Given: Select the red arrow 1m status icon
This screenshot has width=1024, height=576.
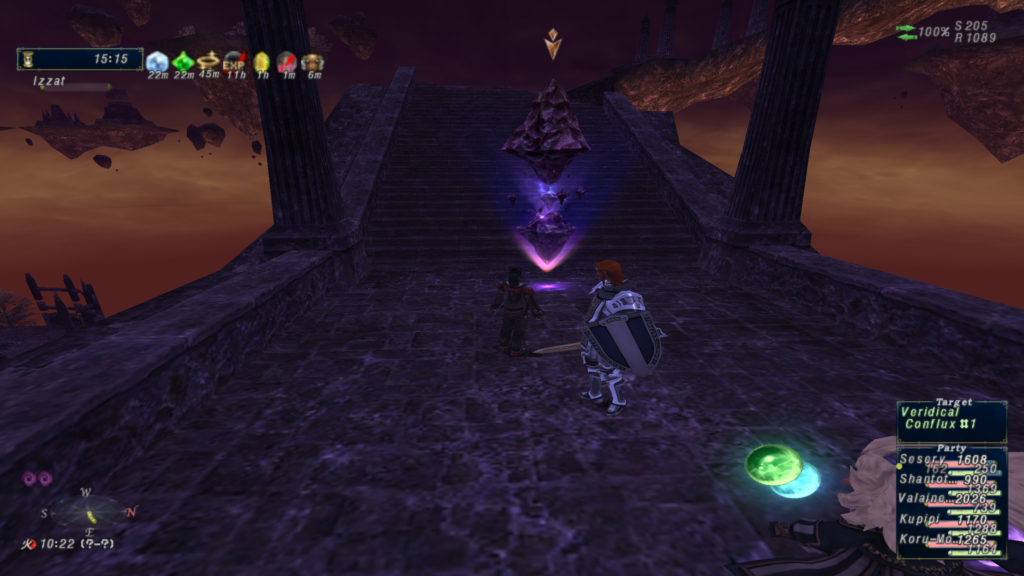Looking at the screenshot, I should coord(287,62).
